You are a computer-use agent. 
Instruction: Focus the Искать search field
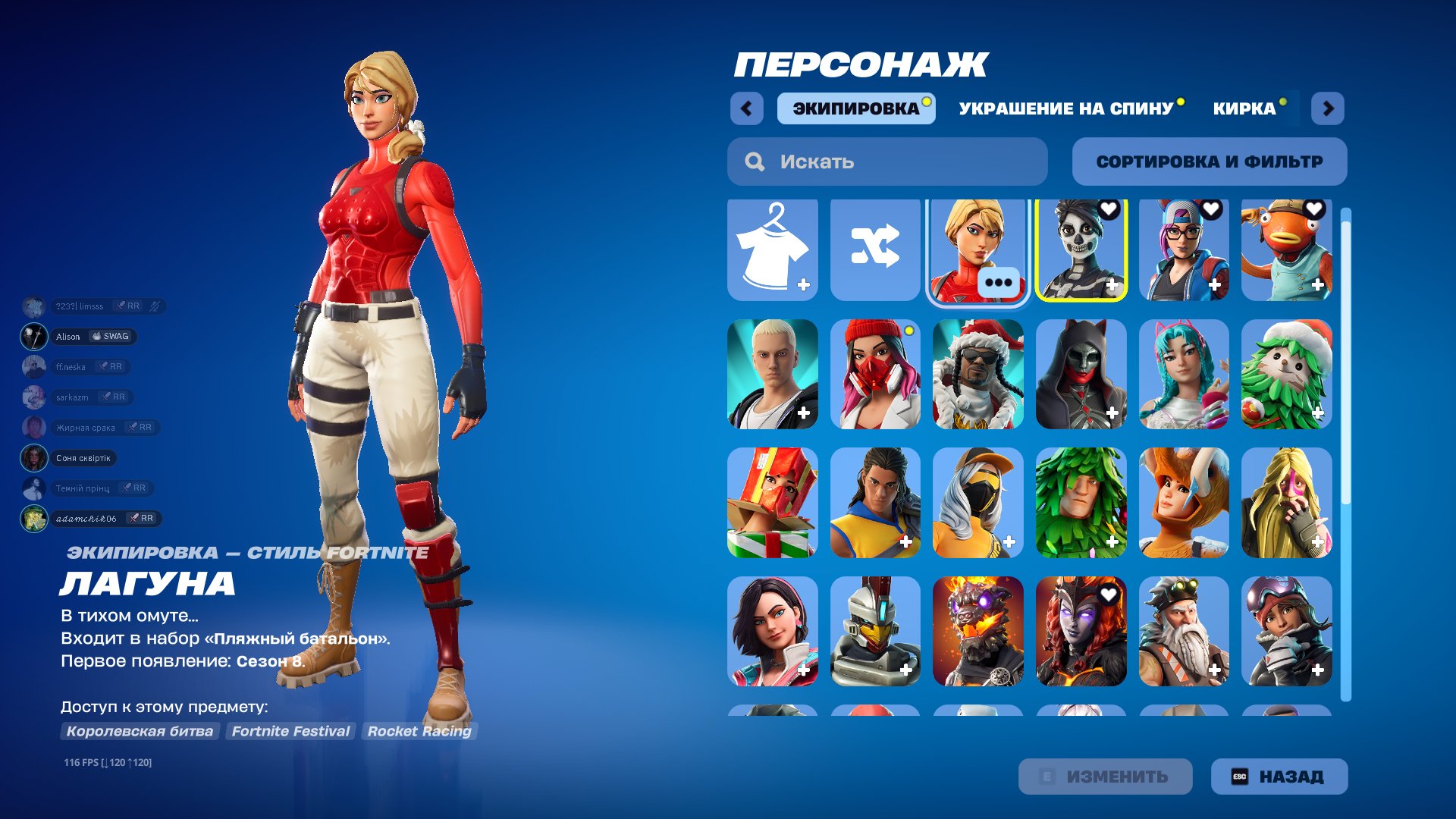click(887, 162)
